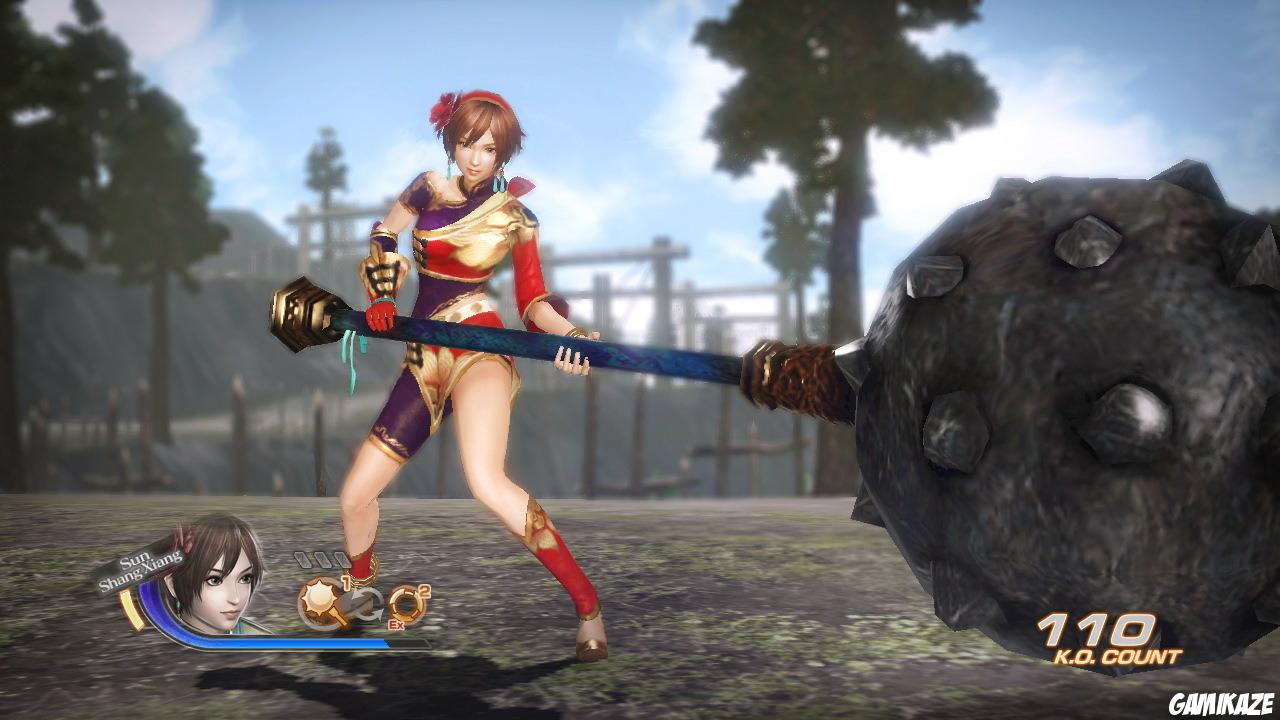
Task: Click the second musou gauge segment
Action: (322, 559)
